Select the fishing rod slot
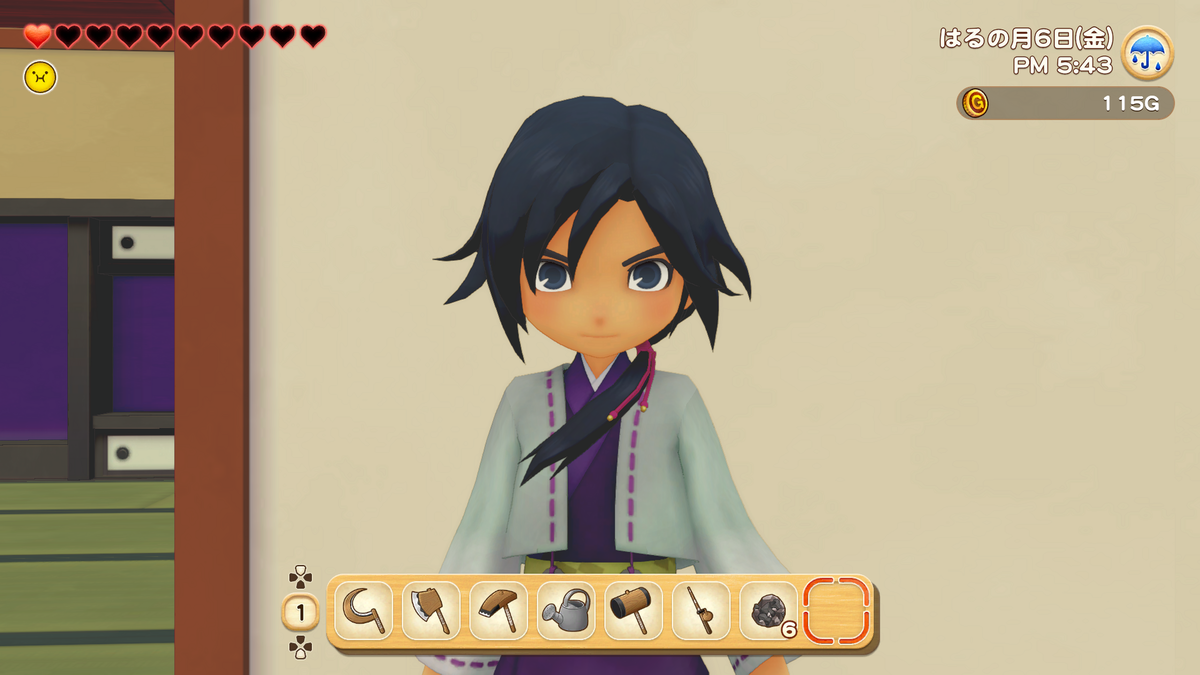The image size is (1200, 675). (x=701, y=611)
